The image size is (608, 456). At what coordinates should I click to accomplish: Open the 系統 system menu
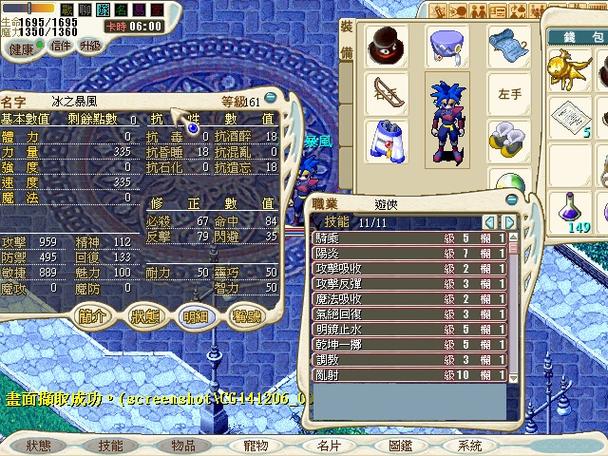tap(469, 445)
